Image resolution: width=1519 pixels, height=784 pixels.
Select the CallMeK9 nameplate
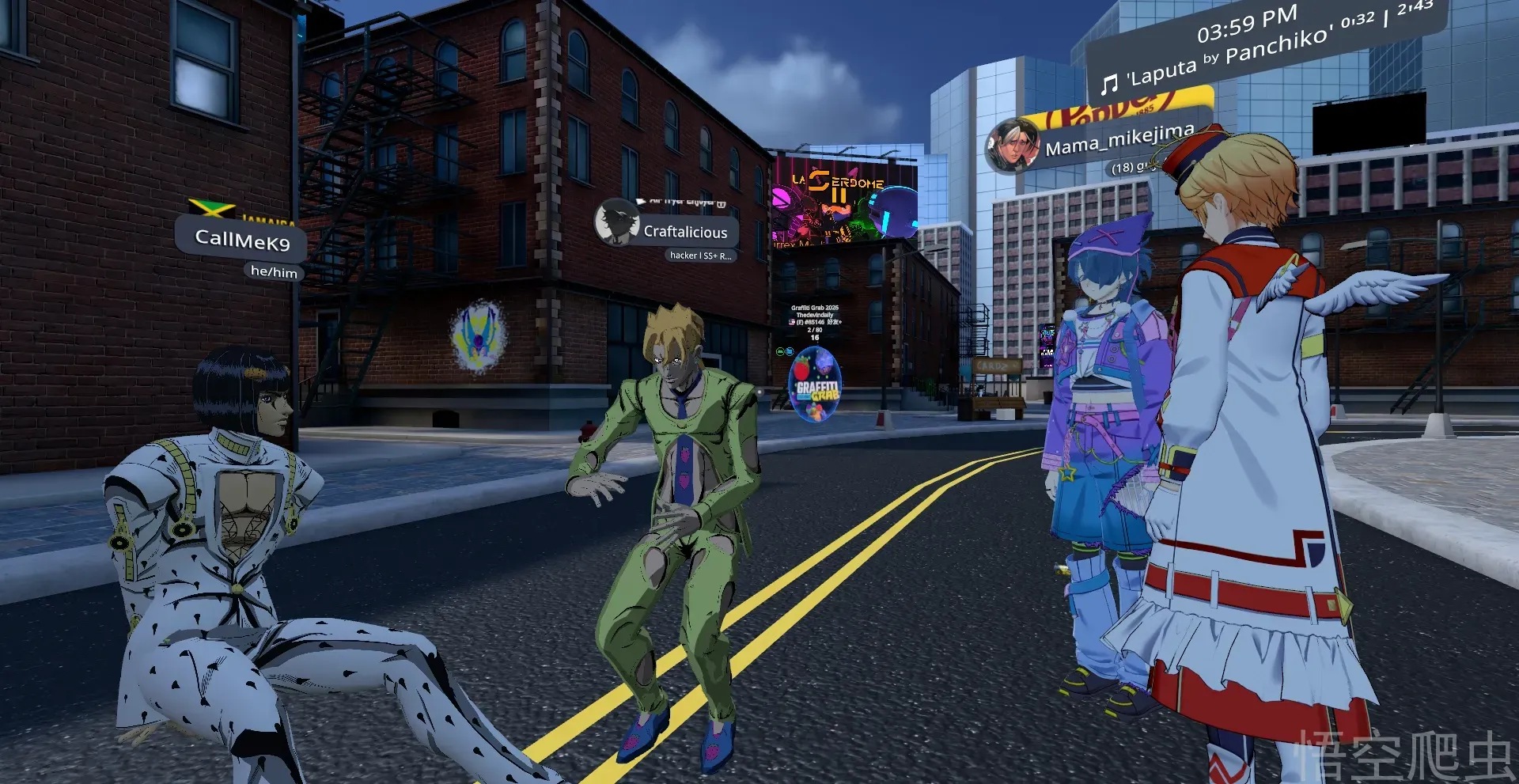coord(241,239)
